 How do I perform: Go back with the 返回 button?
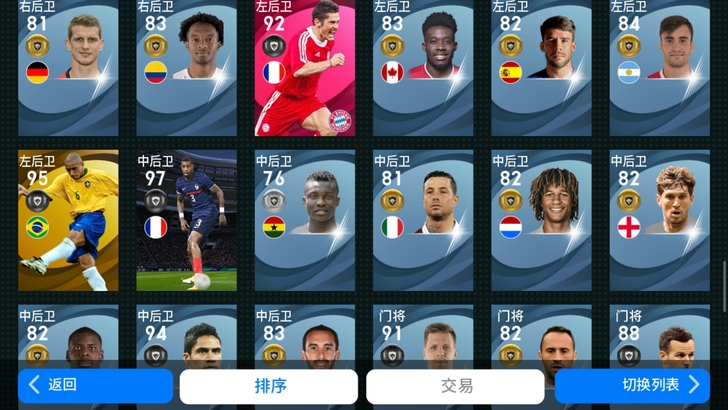tap(95, 385)
